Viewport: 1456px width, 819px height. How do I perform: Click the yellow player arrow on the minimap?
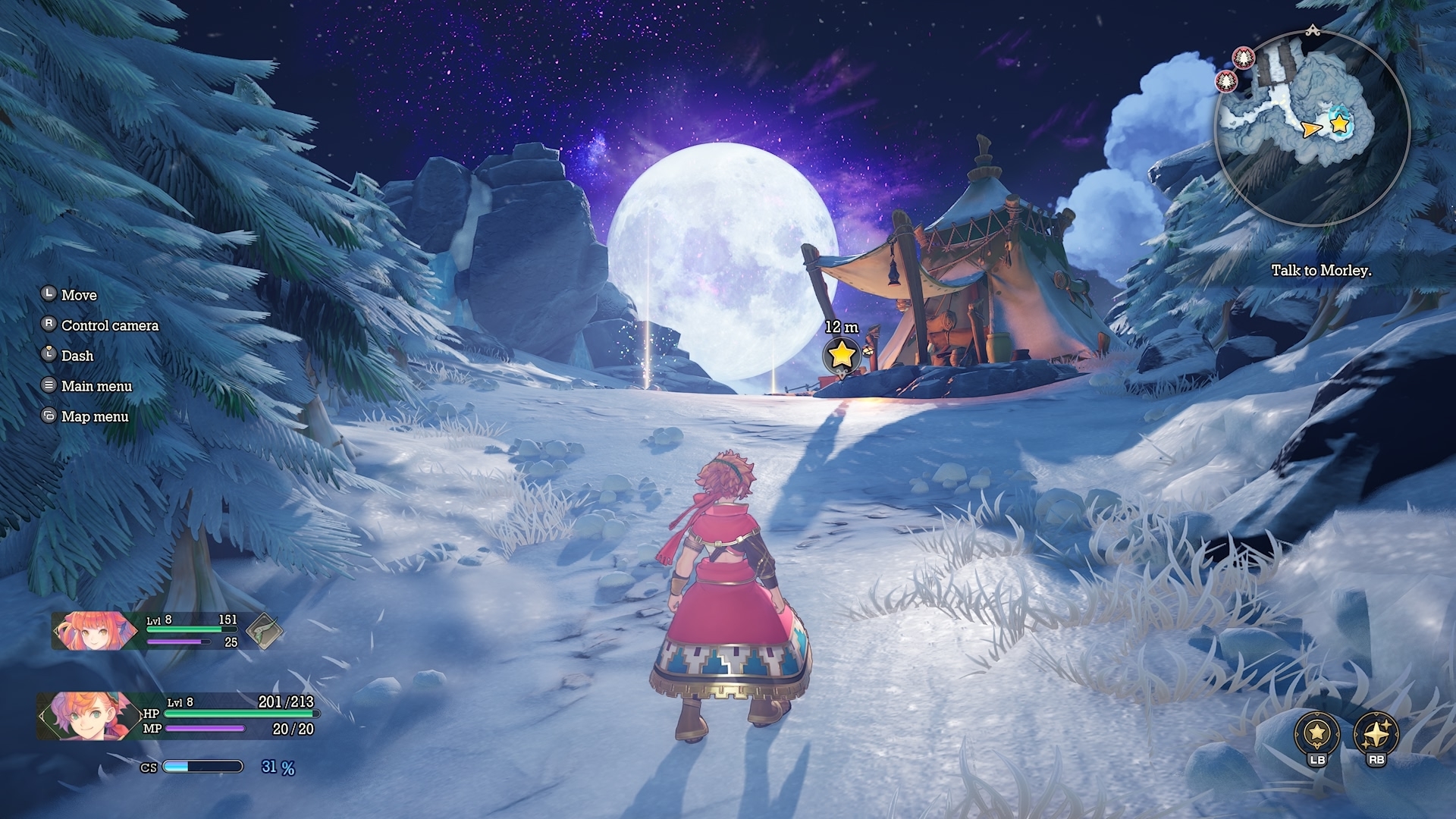tap(1310, 130)
